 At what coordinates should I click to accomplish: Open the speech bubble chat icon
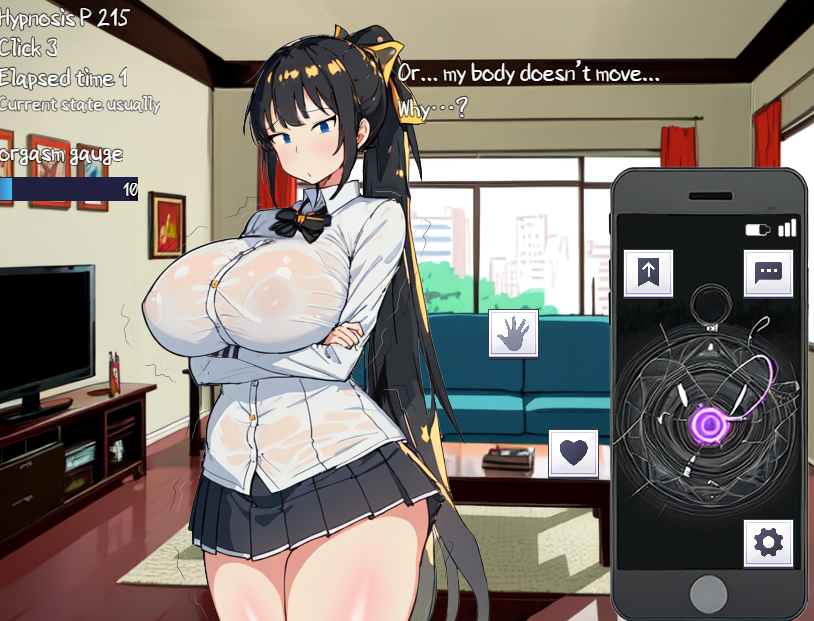(768, 273)
